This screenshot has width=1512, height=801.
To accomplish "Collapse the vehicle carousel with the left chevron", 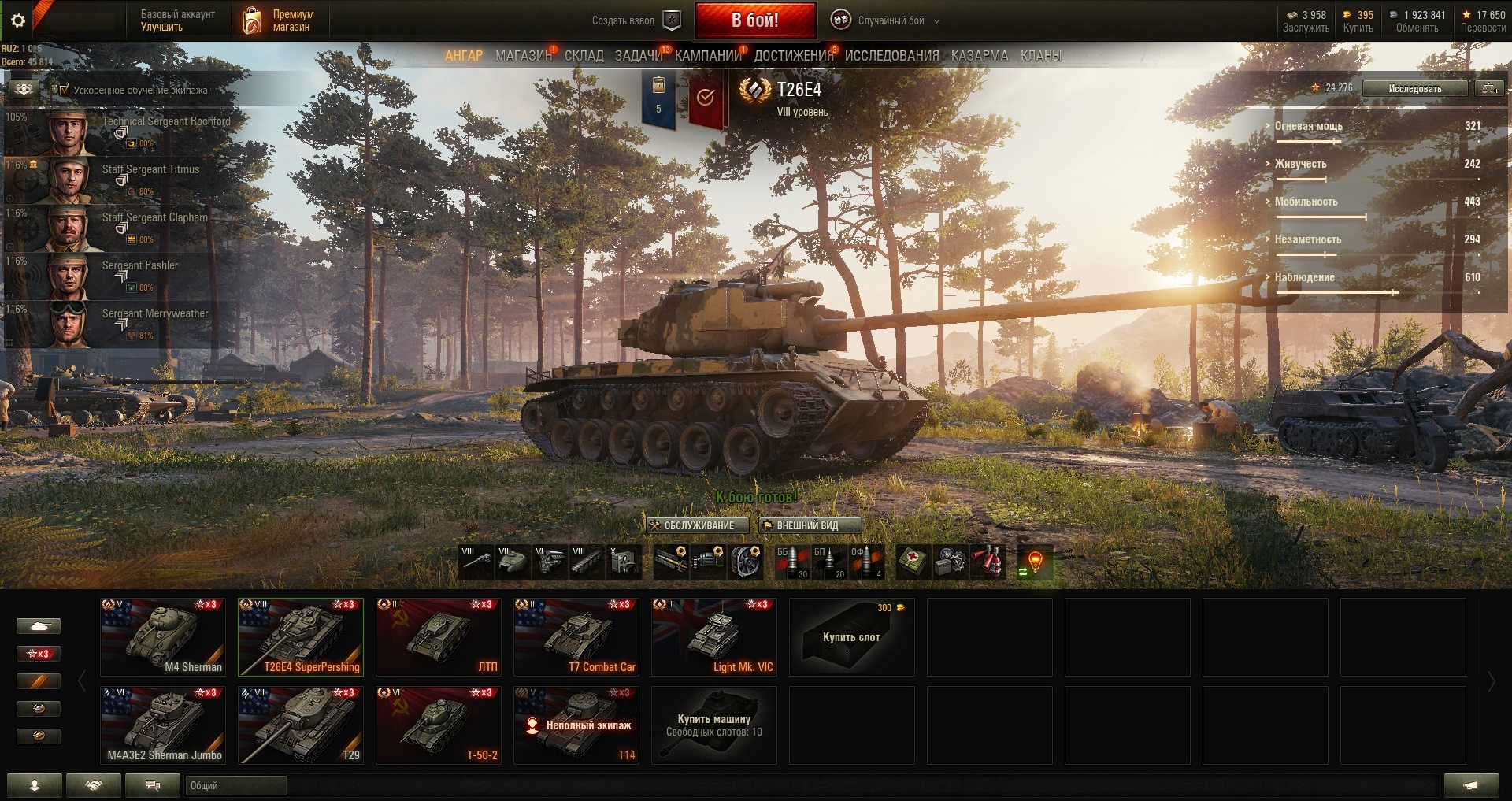I will (81, 680).
